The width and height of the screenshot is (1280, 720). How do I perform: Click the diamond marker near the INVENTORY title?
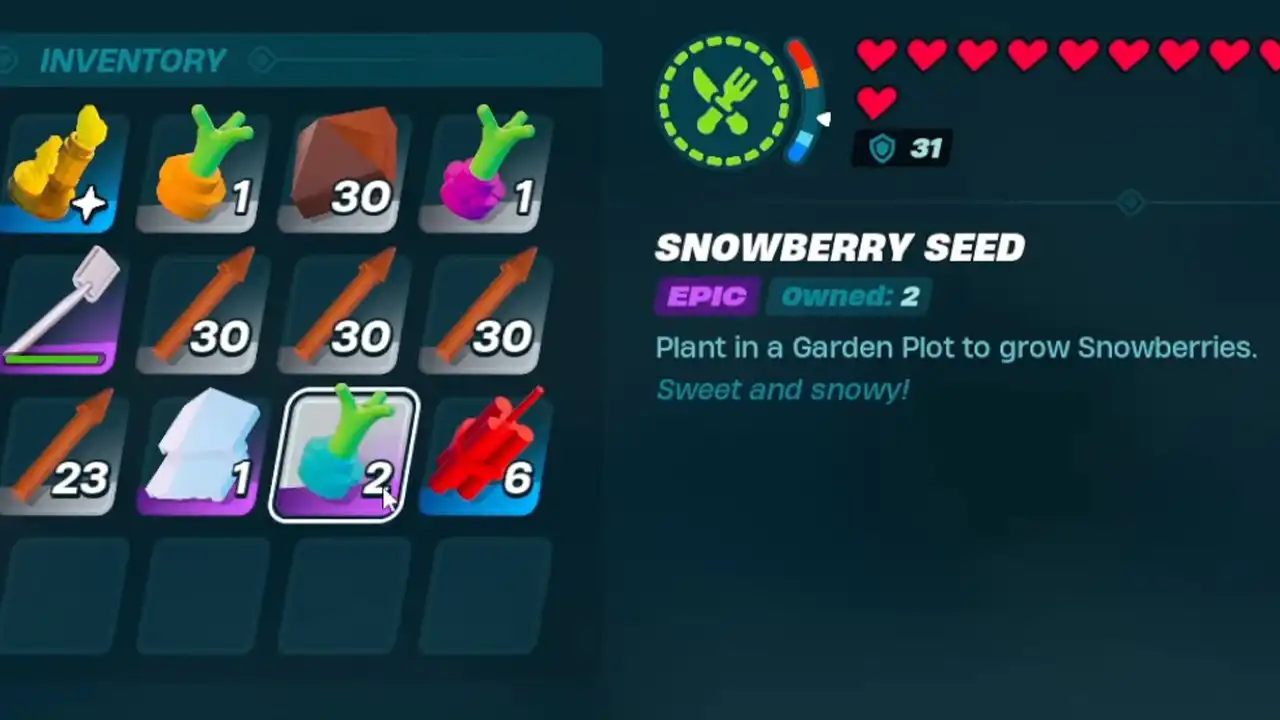(263, 60)
